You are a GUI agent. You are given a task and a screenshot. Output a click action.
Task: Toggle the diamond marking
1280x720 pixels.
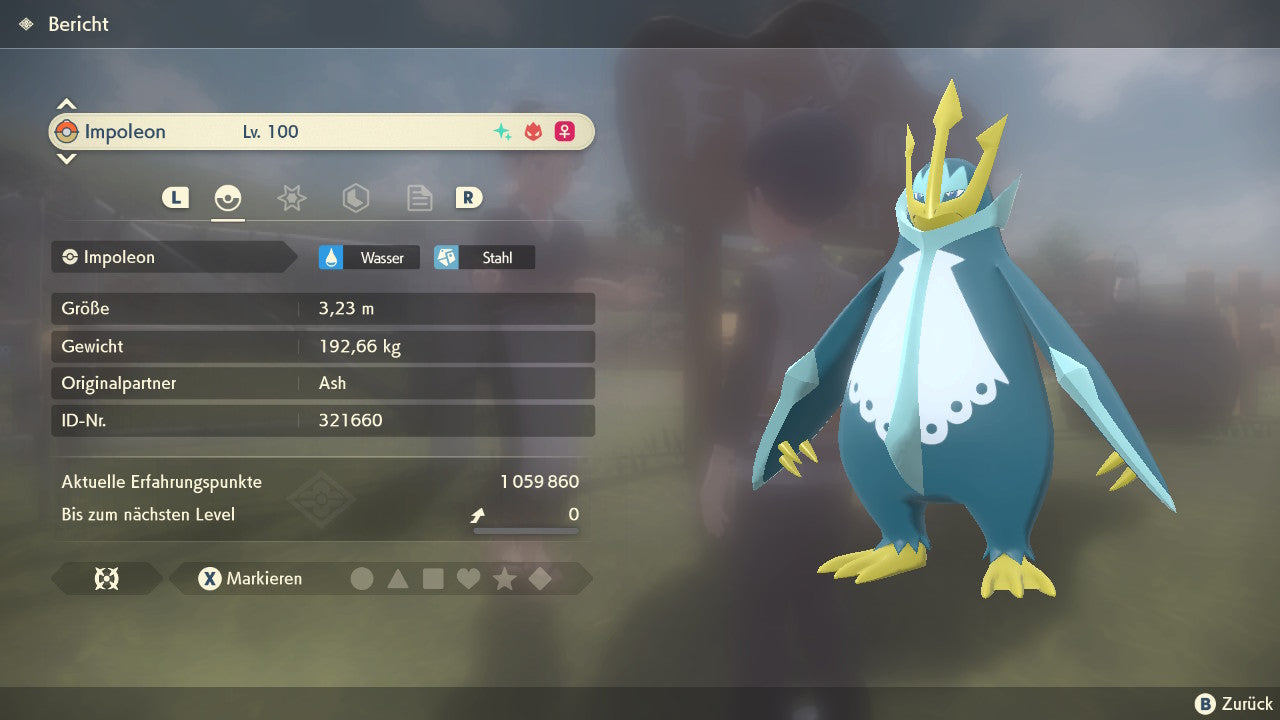point(540,578)
